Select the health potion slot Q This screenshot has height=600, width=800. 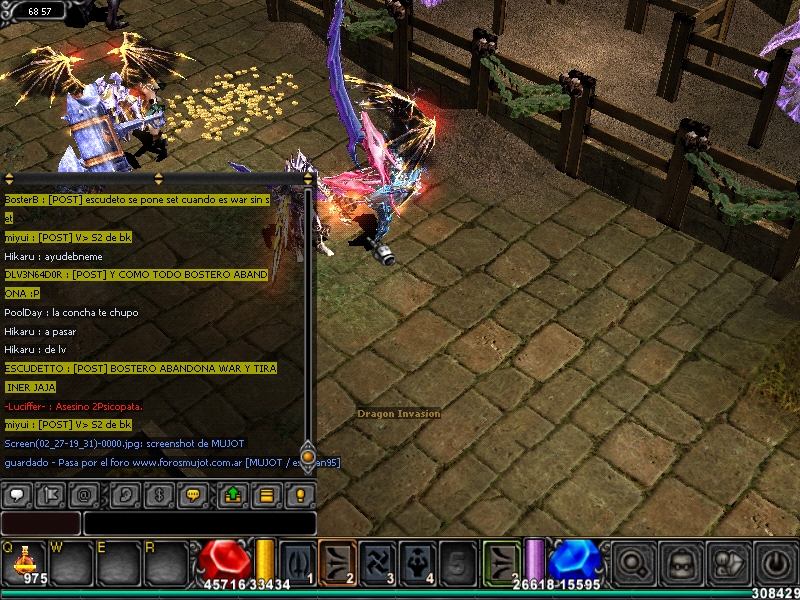pyautogui.click(x=25, y=562)
